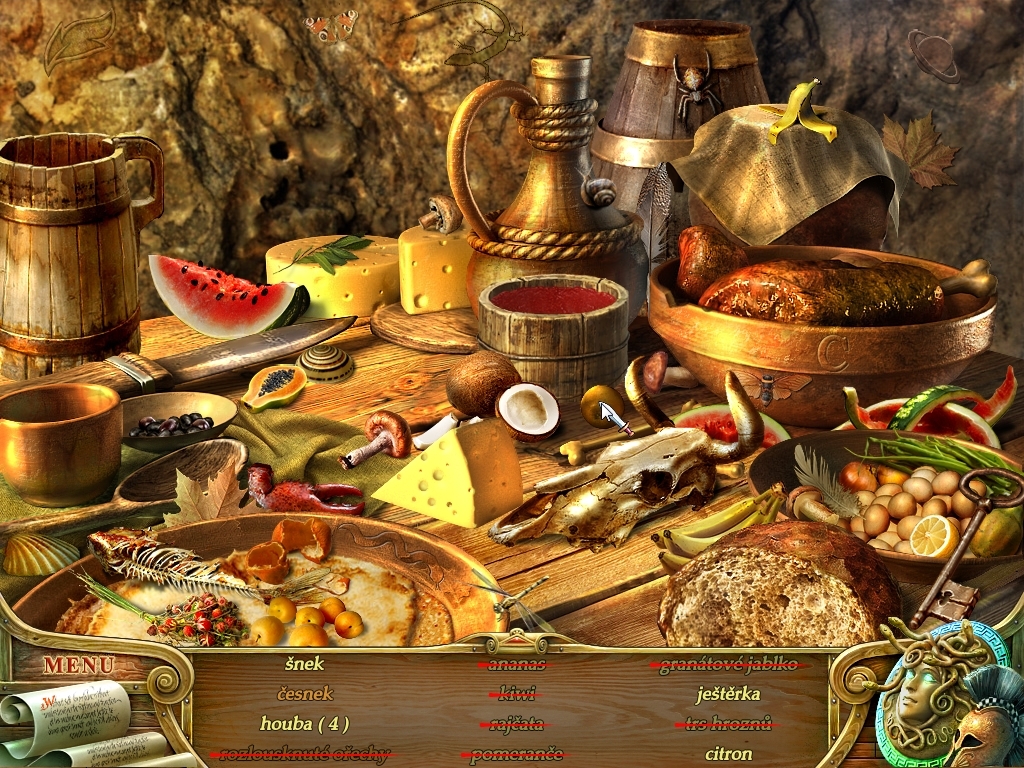The height and width of the screenshot is (768, 1024).
Task: Click the 'citron' list entry
Action: click(x=728, y=753)
